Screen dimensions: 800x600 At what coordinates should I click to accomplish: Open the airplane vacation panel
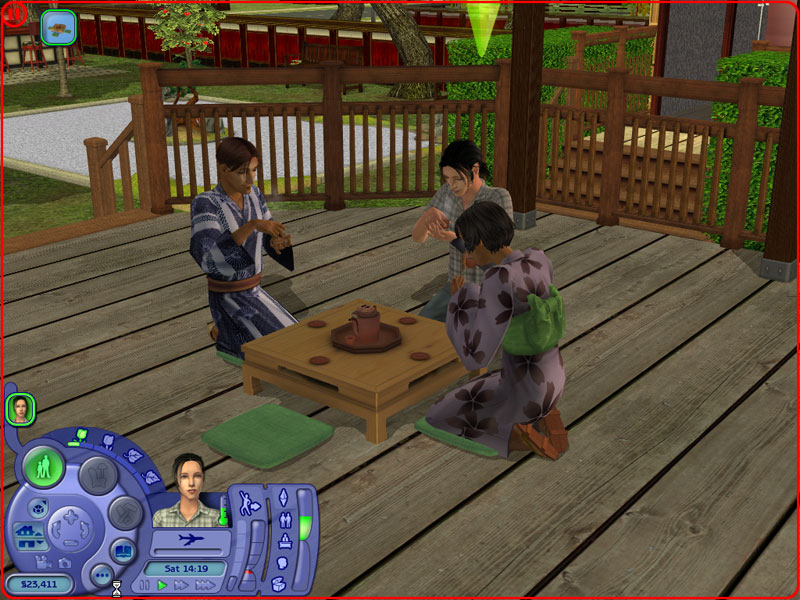(189, 540)
